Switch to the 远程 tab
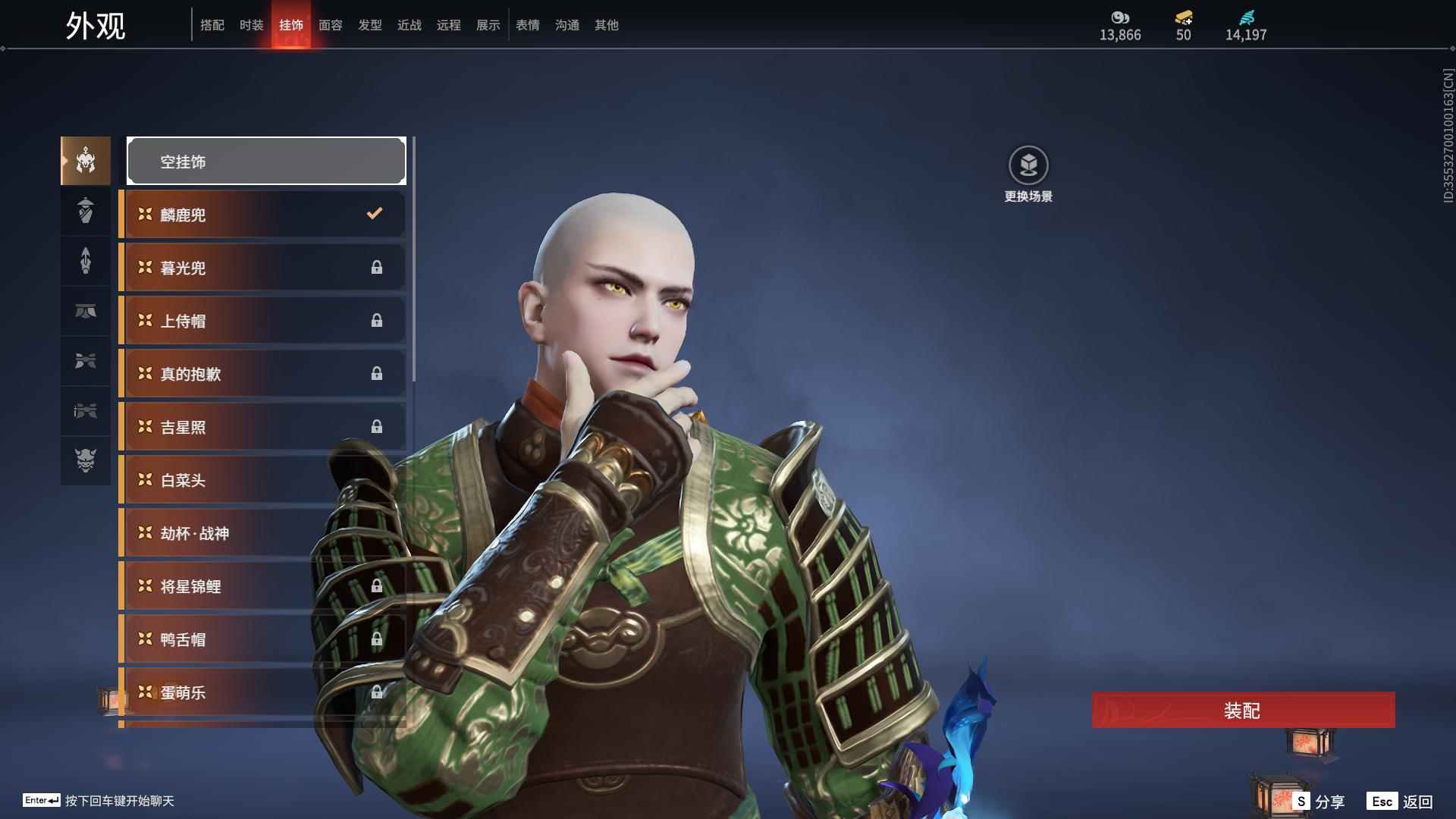The height and width of the screenshot is (819, 1456). [x=448, y=25]
